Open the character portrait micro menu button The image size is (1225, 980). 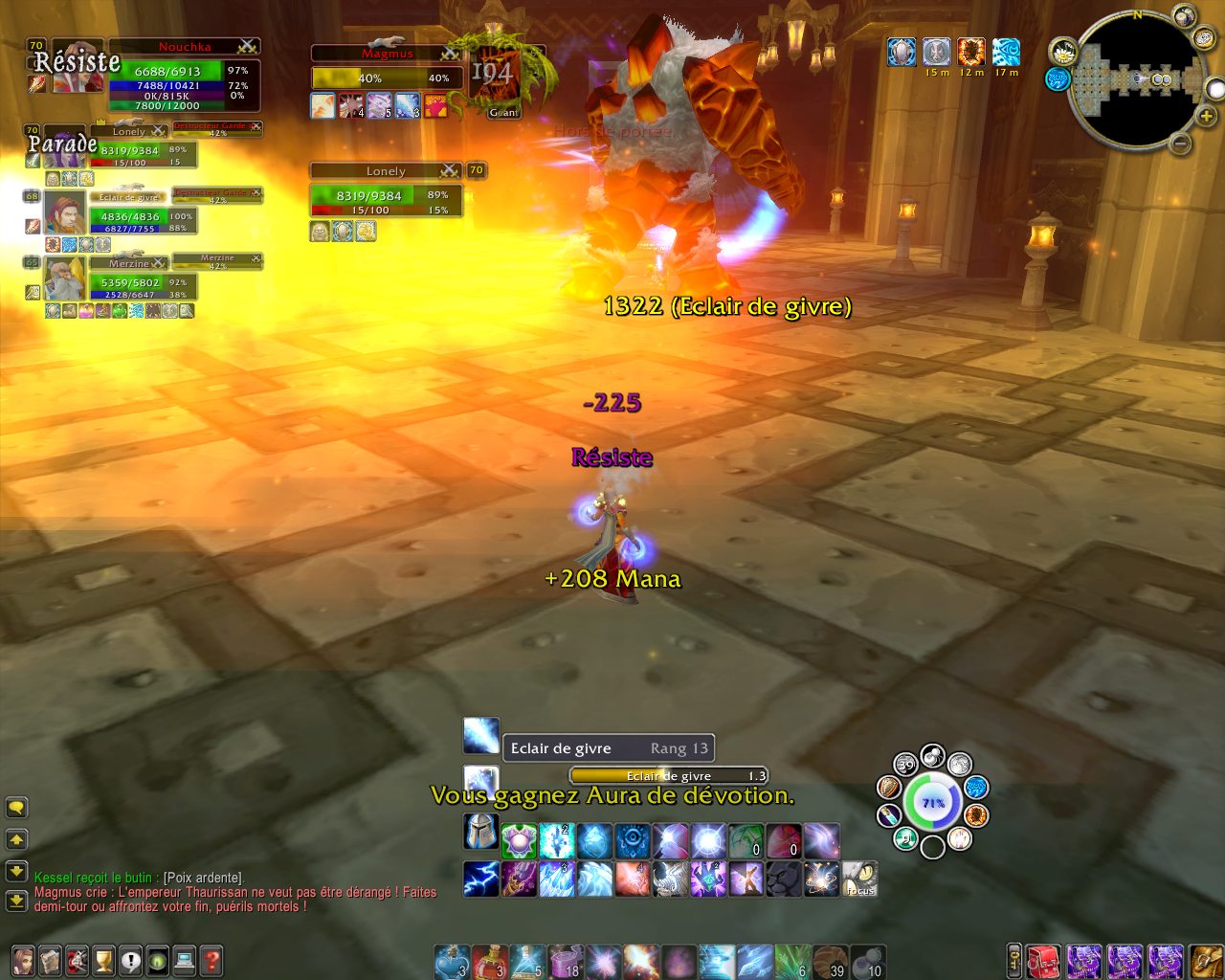tap(23, 960)
